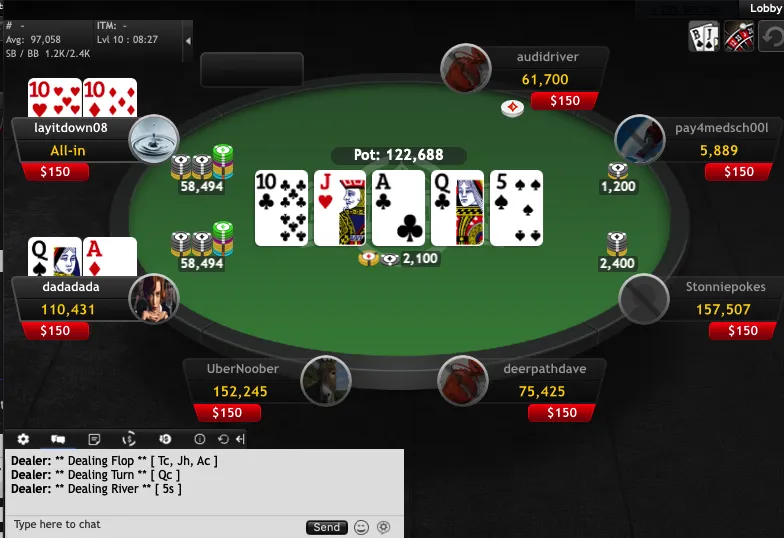Click the hand replay arrow icon

tap(222, 439)
